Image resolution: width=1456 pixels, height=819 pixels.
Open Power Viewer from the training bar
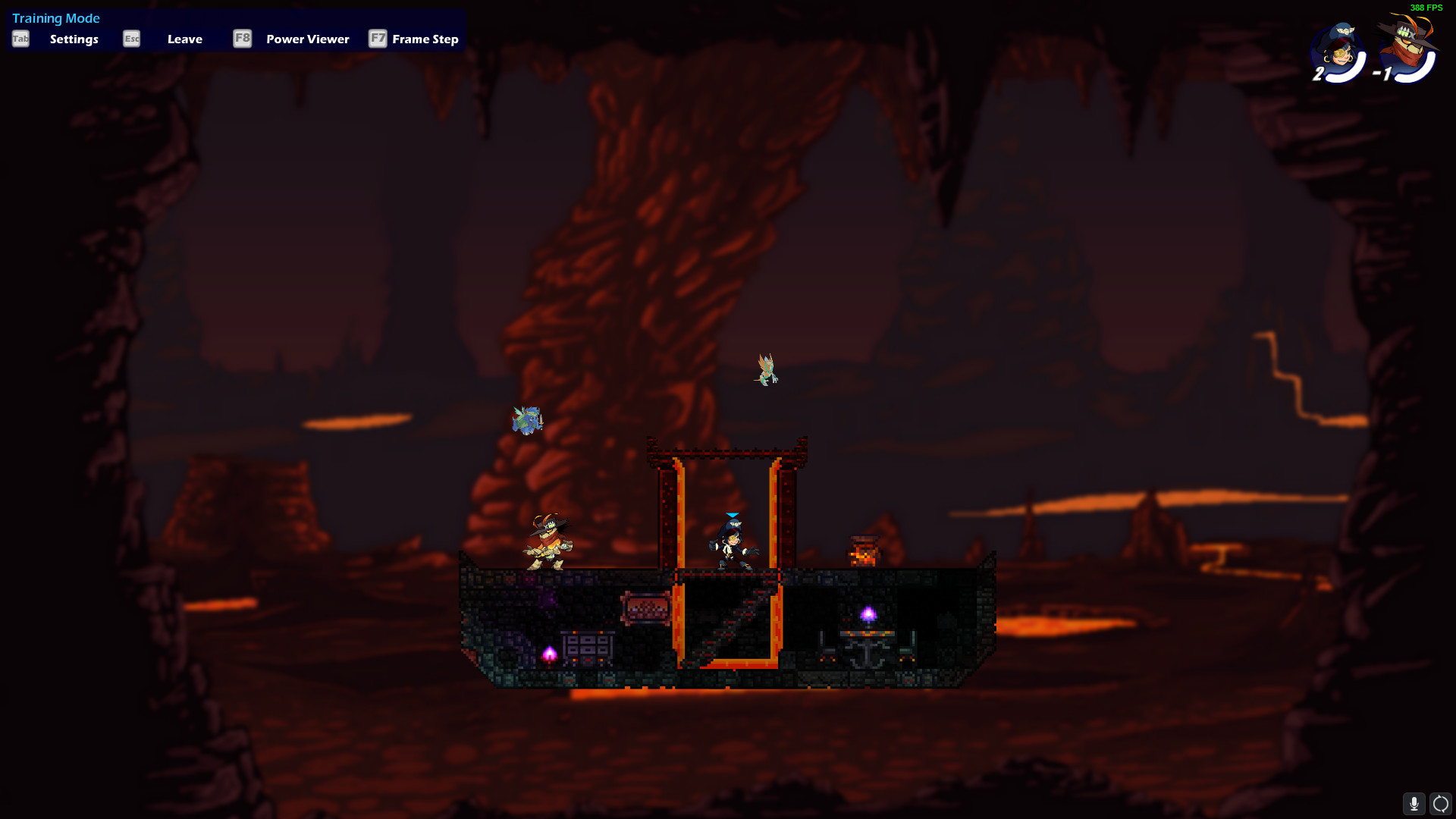pos(307,39)
